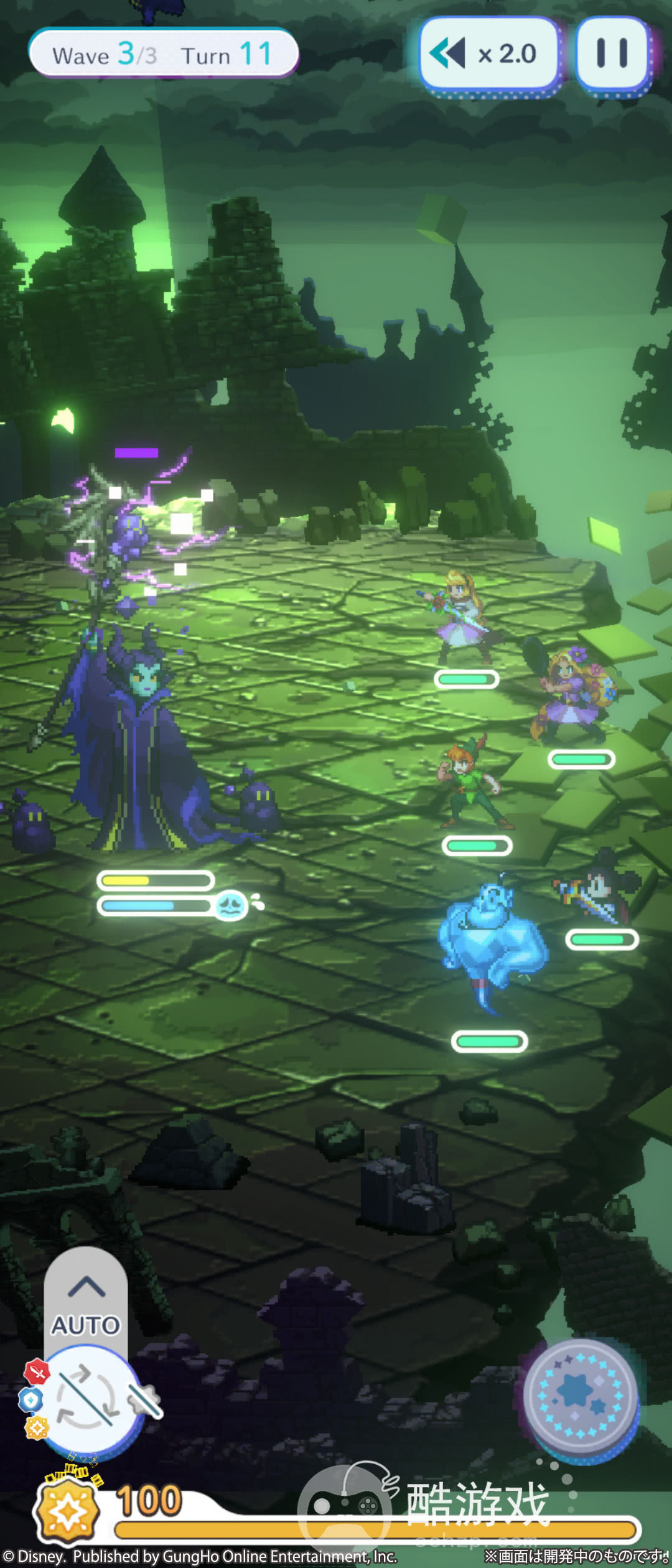
Task: Toggle the circular auto-battle button
Action: (87, 1398)
